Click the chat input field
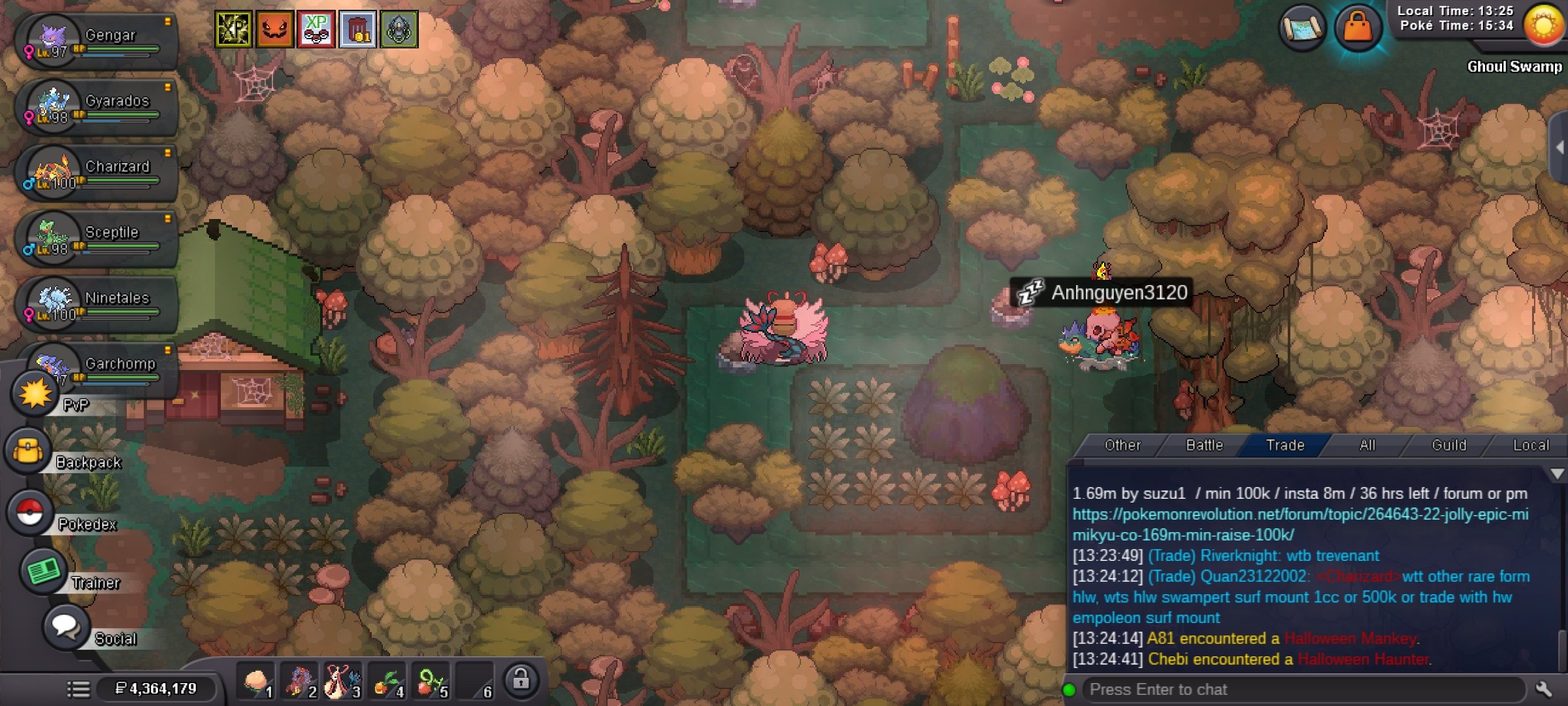 1300,690
